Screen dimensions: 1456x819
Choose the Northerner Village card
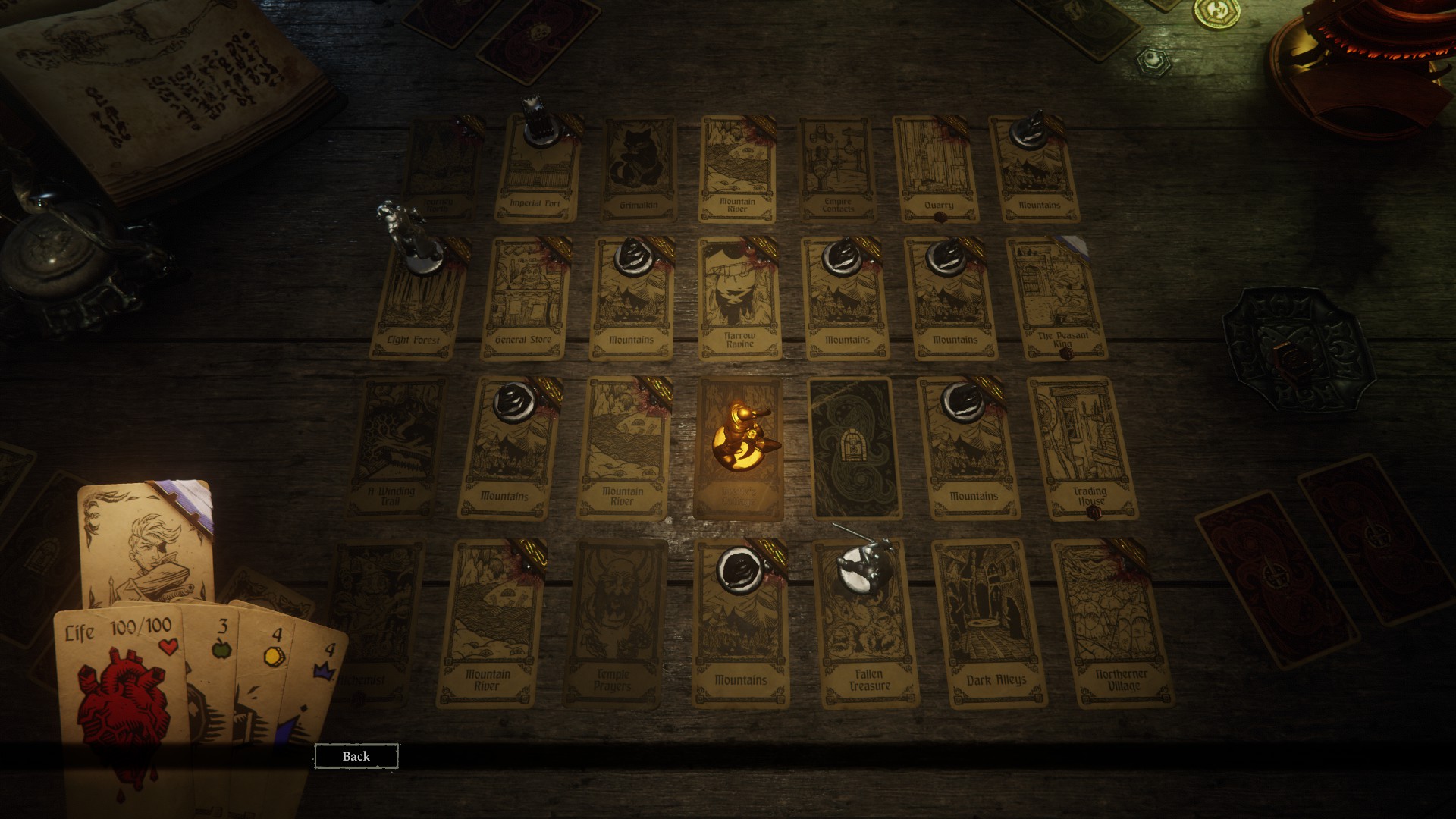1115,622
